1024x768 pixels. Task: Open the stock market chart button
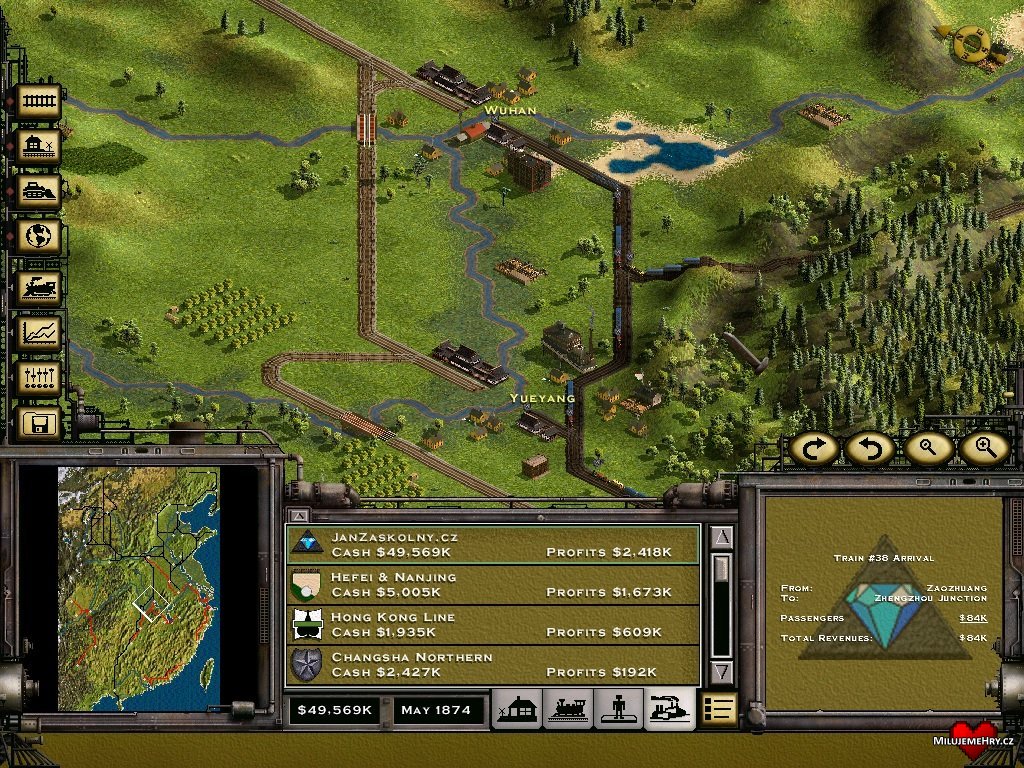38,333
